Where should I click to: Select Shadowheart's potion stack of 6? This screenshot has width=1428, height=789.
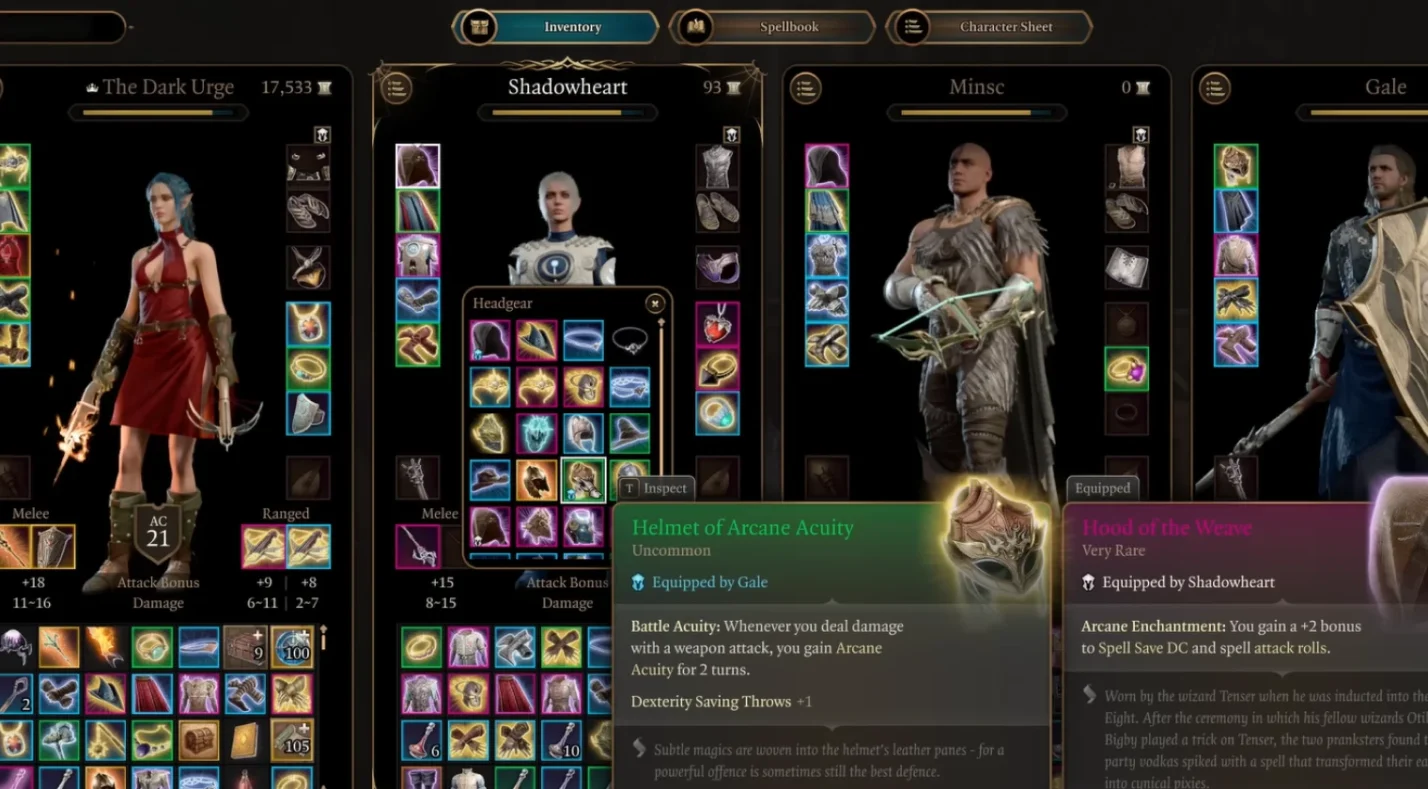click(421, 740)
